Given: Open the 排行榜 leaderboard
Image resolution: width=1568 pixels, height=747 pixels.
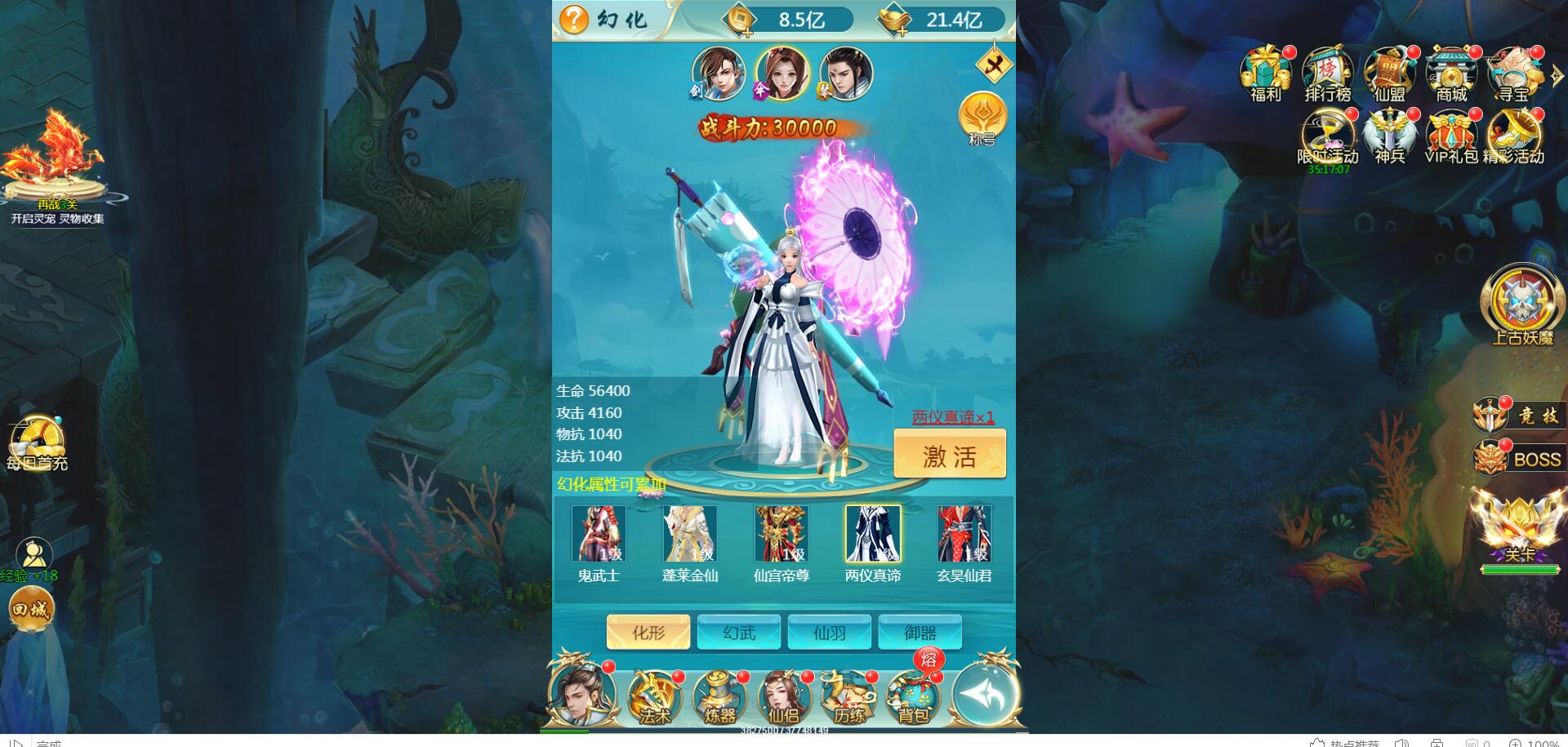Looking at the screenshot, I should point(1328,73).
